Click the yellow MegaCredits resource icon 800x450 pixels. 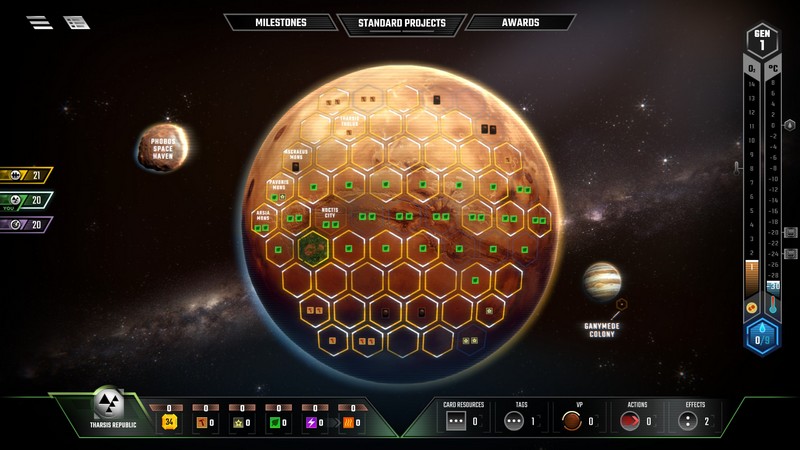(170, 422)
